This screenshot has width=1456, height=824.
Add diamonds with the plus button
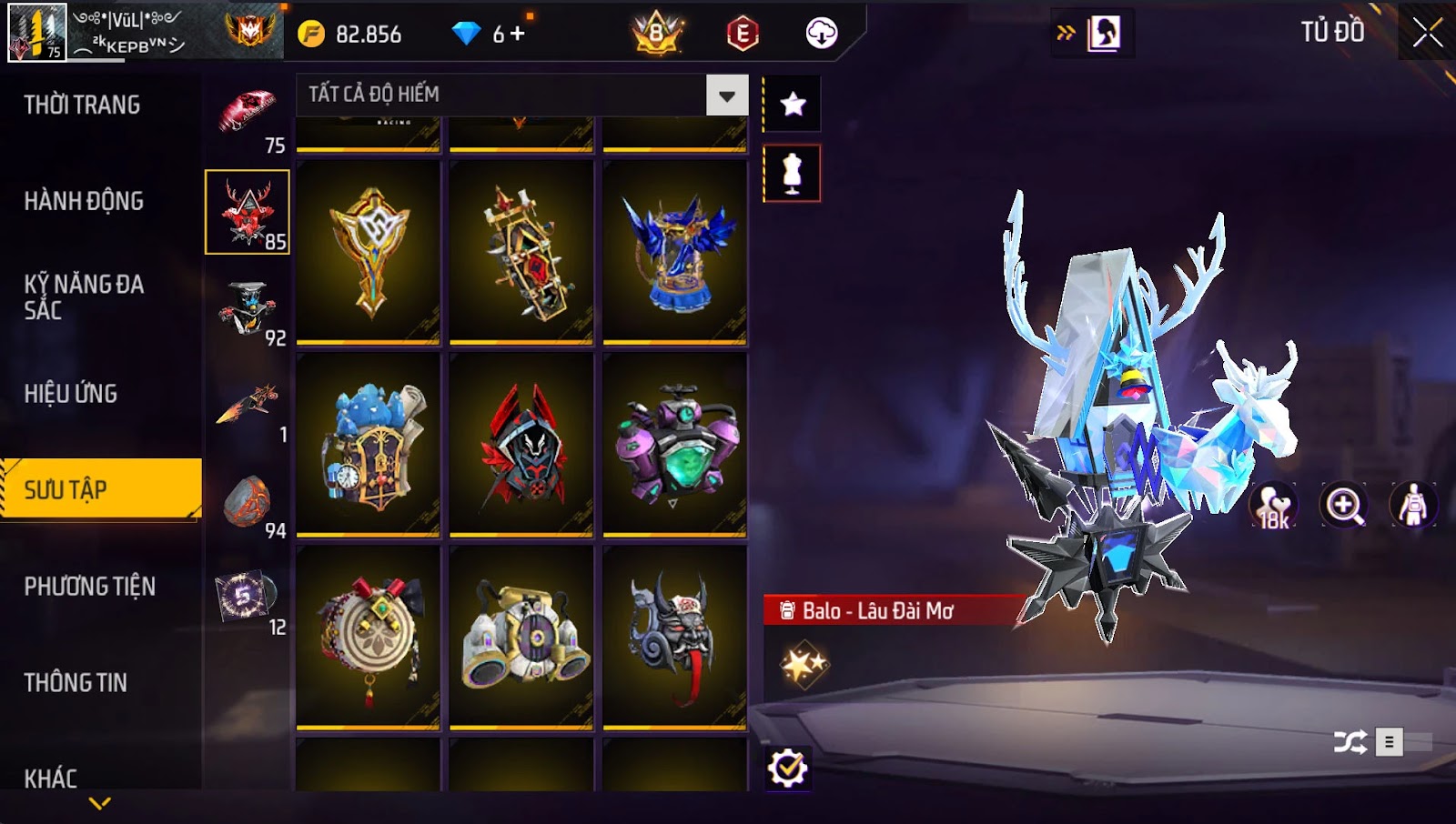point(518,34)
